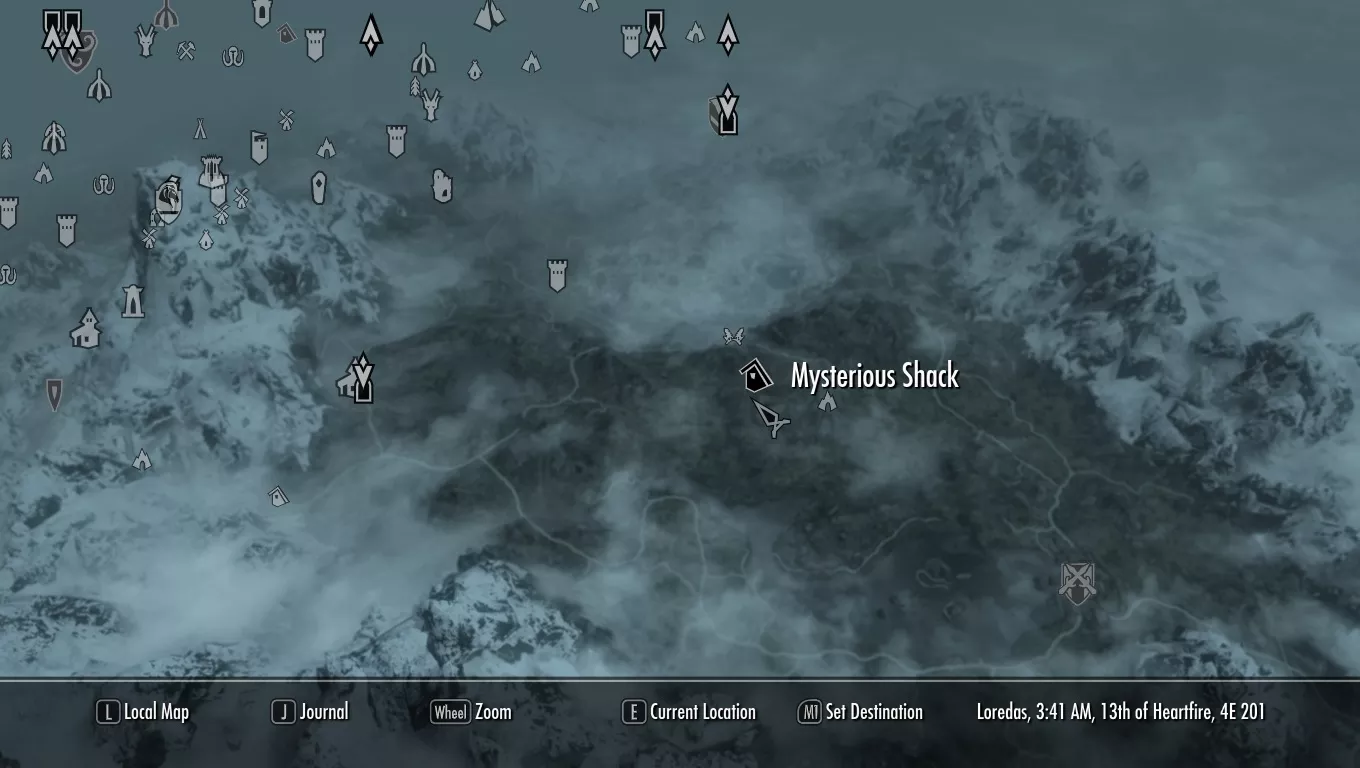Click the player arrow cursor on the map

tap(771, 417)
